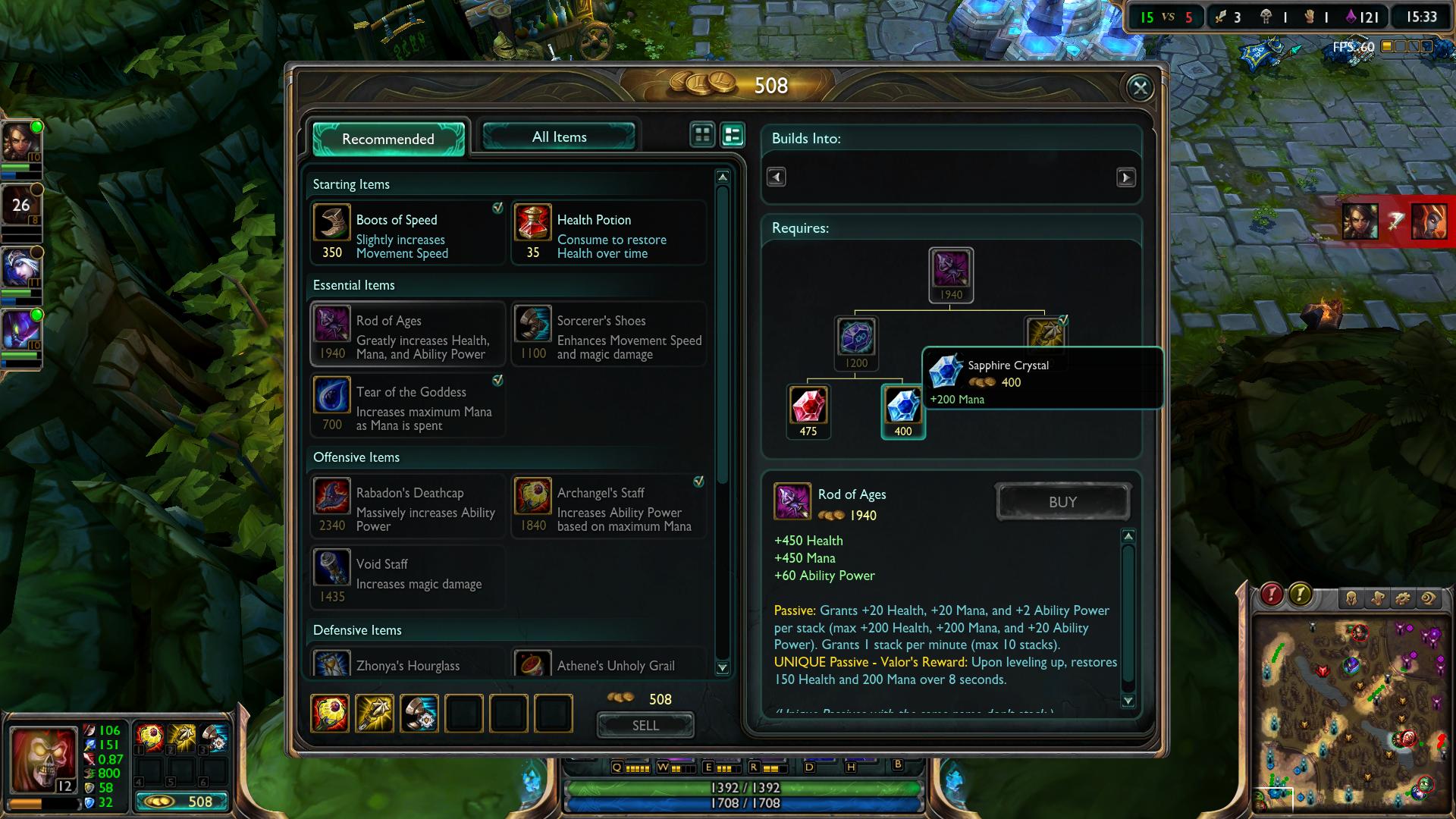The height and width of the screenshot is (819, 1456).
Task: Select Boots of Speed in the shop
Action: (x=407, y=234)
